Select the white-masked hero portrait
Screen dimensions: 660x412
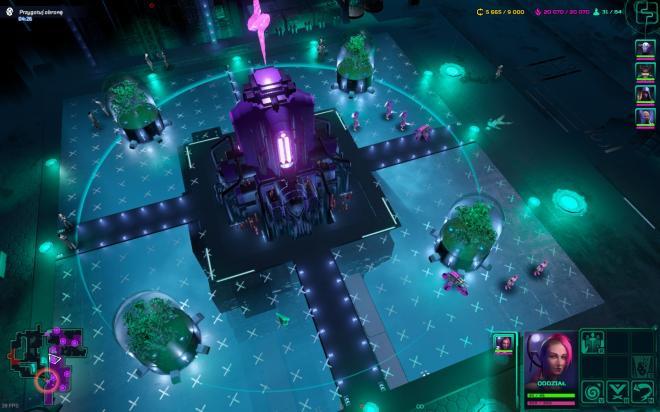tap(645, 49)
